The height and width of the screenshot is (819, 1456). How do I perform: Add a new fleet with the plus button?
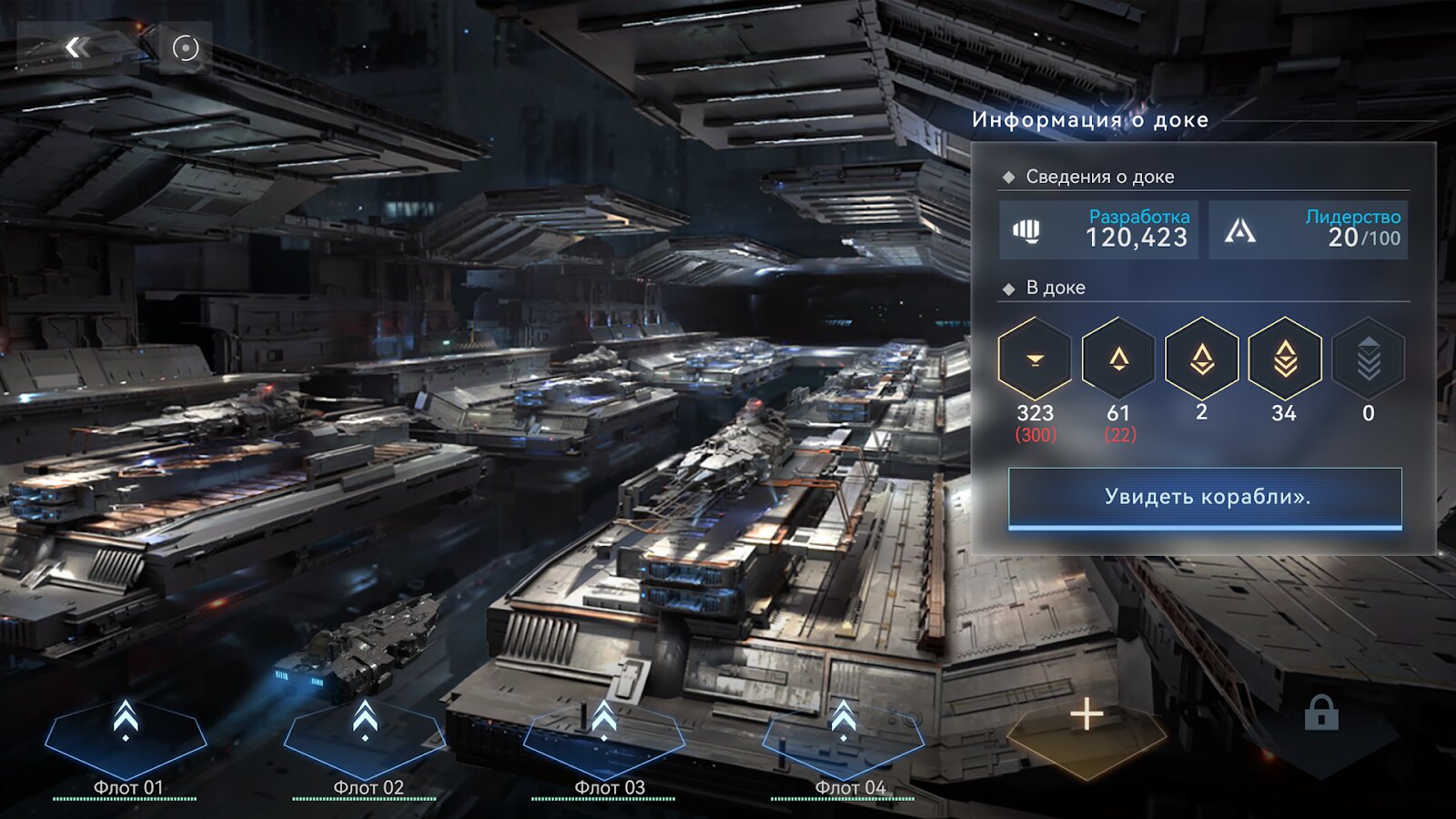[1087, 716]
